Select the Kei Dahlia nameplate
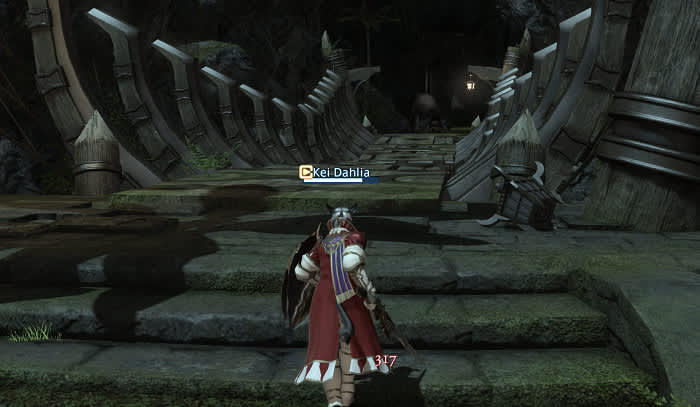700x407 pixels. 341,172
